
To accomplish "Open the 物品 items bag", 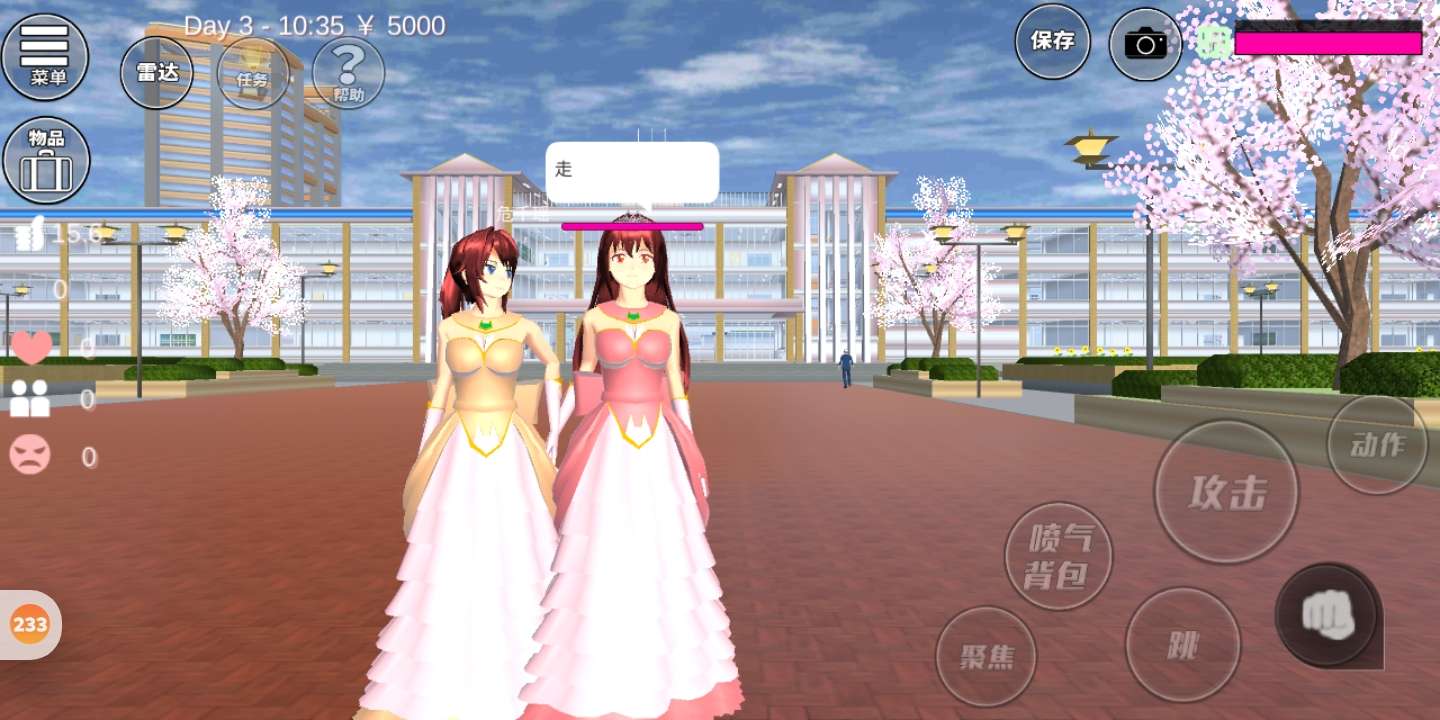I will pyautogui.click(x=46, y=160).
